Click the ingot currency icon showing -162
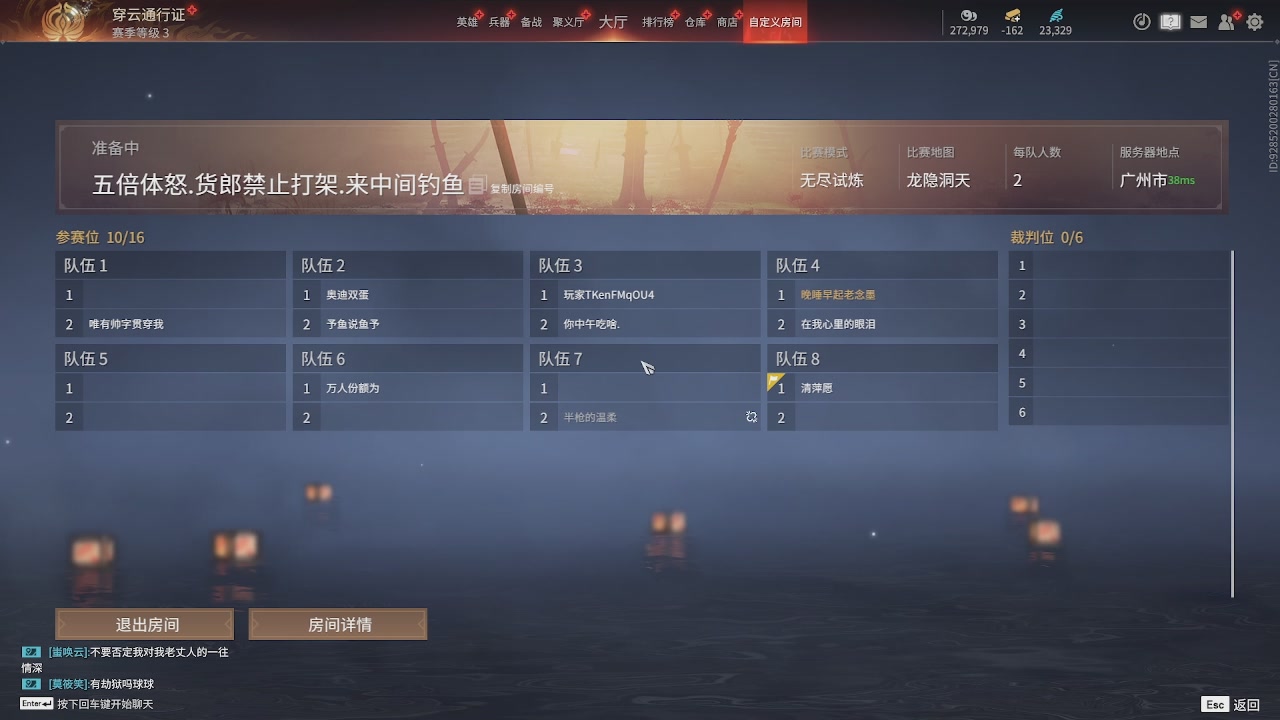The width and height of the screenshot is (1280, 720). 1013,15
